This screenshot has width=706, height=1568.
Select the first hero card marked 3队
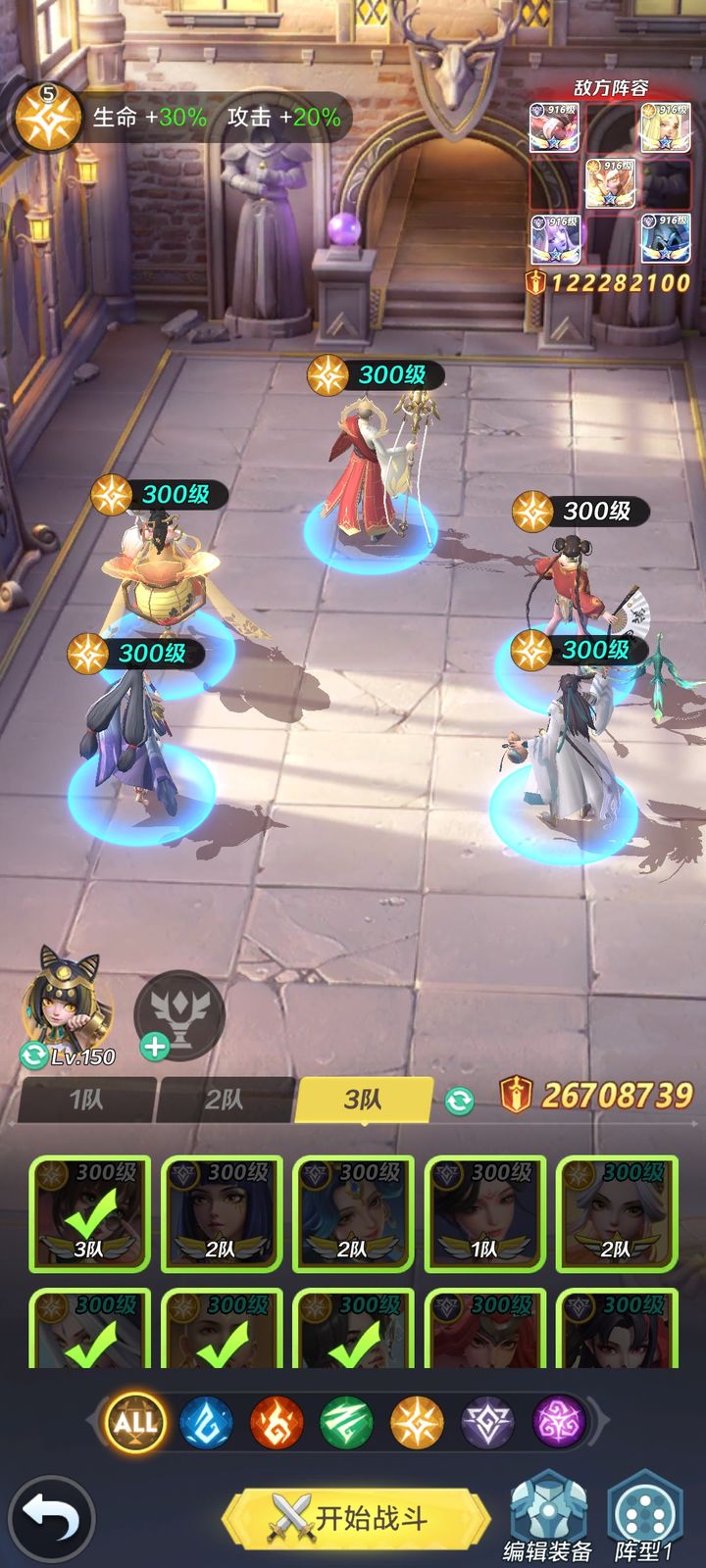pos(89,1214)
